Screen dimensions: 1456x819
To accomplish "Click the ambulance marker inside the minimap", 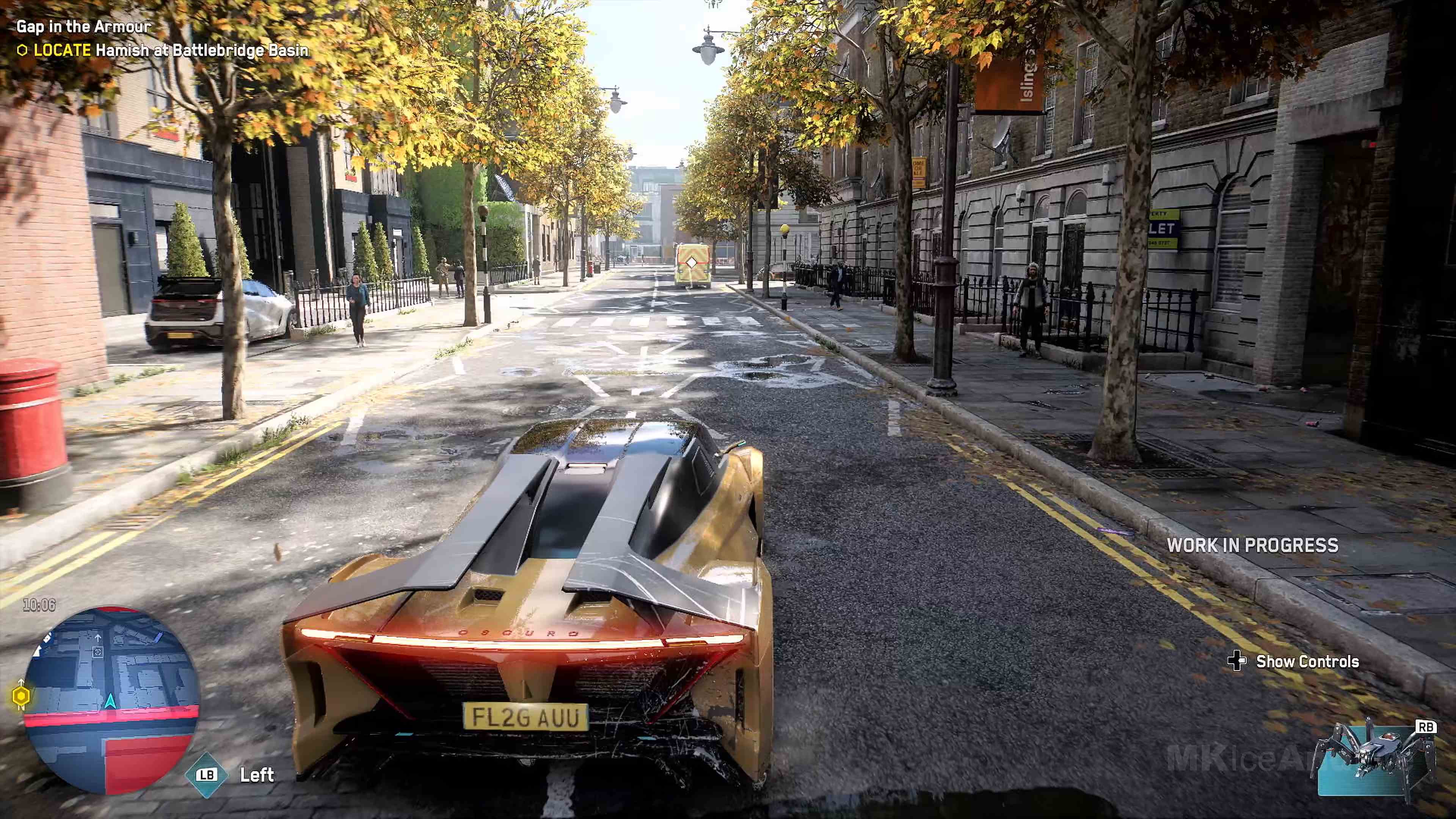I will [98, 653].
